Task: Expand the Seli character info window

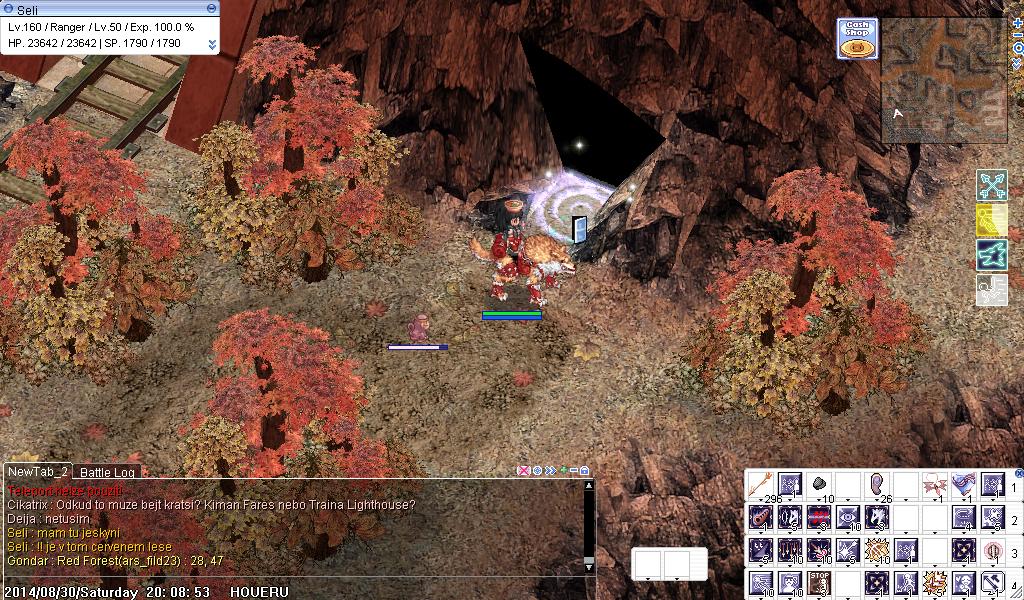Action: click(212, 44)
